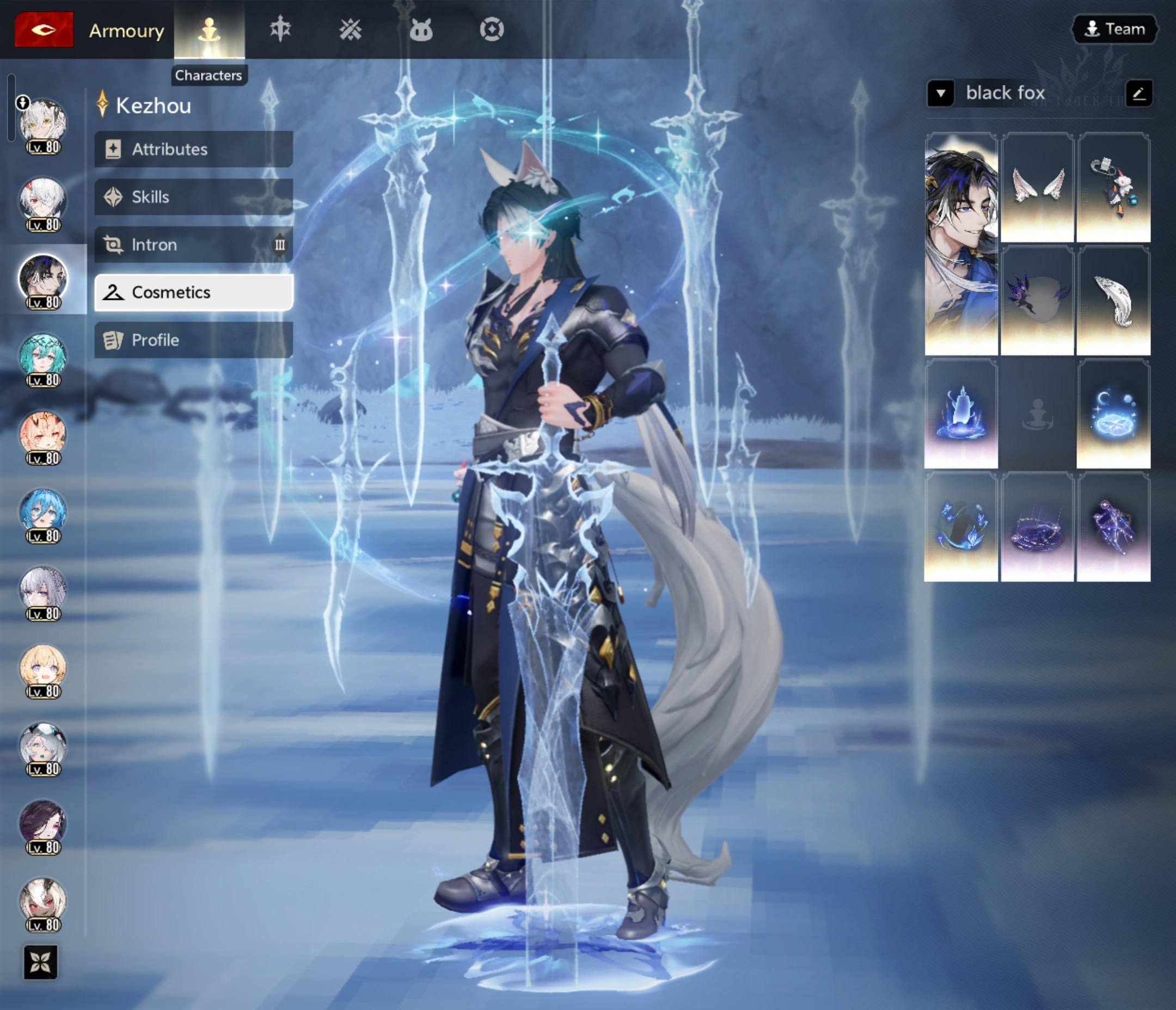Select the Intron menu entry
The image size is (1176, 1010).
(x=193, y=244)
